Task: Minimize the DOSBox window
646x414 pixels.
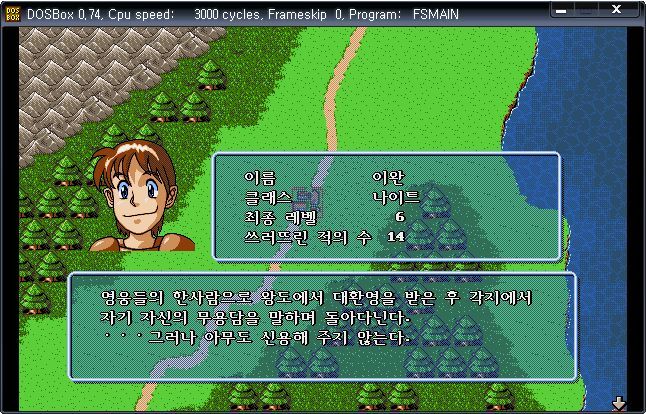Action: coord(585,14)
